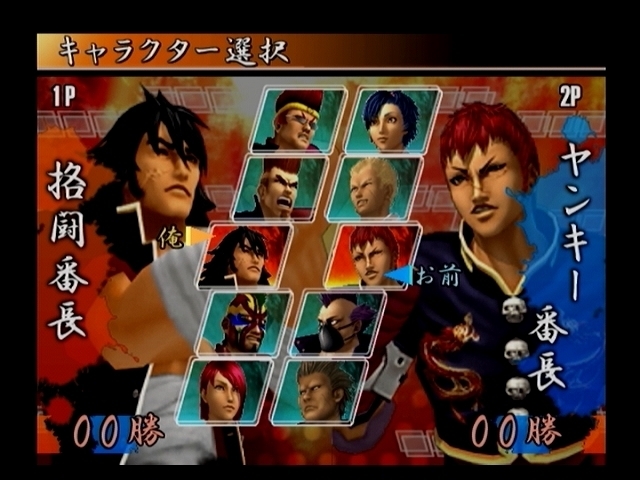
Task: Choose the blue-haired character portrait
Action: (x=393, y=120)
